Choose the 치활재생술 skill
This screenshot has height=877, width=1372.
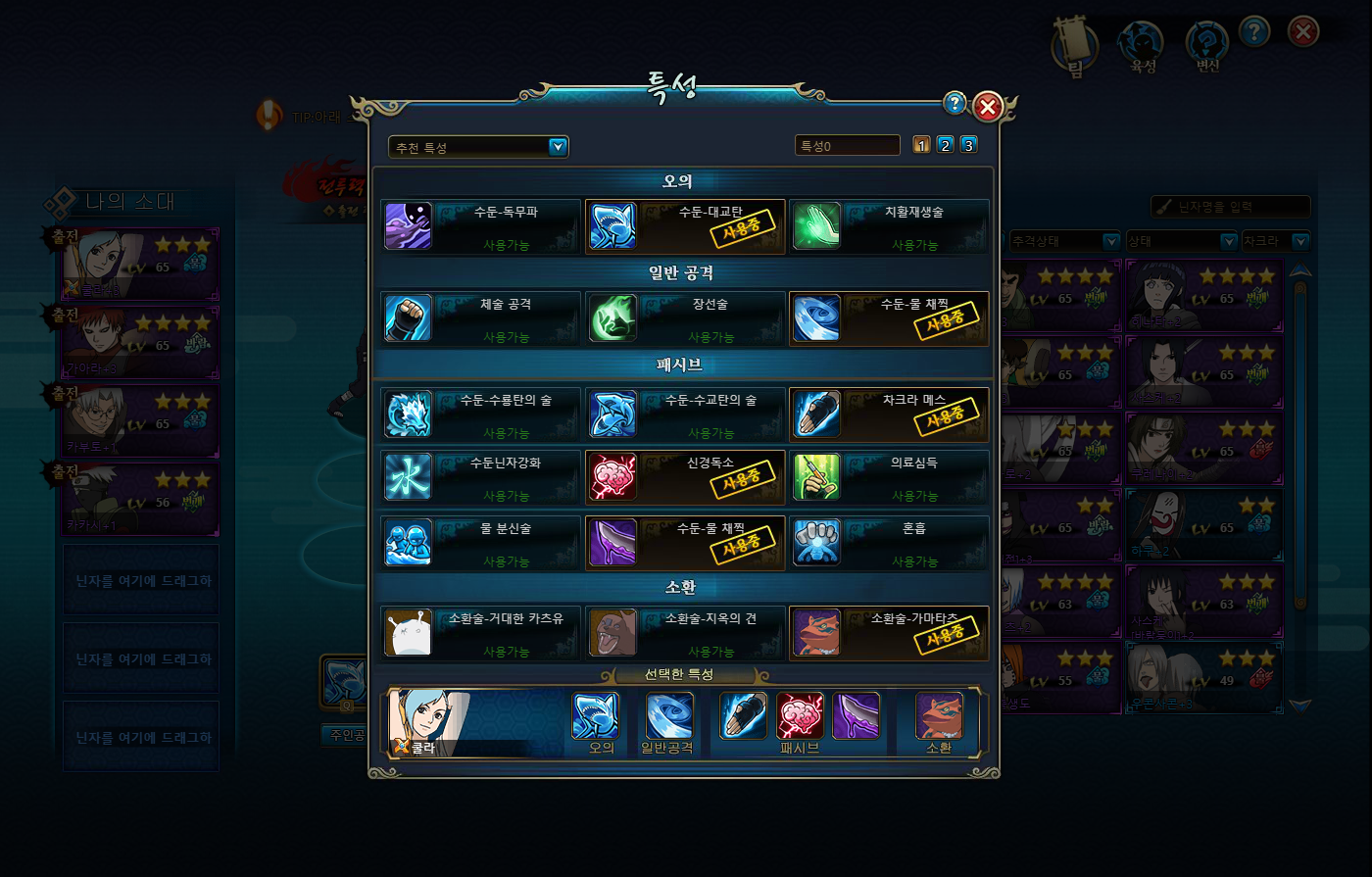coord(889,226)
